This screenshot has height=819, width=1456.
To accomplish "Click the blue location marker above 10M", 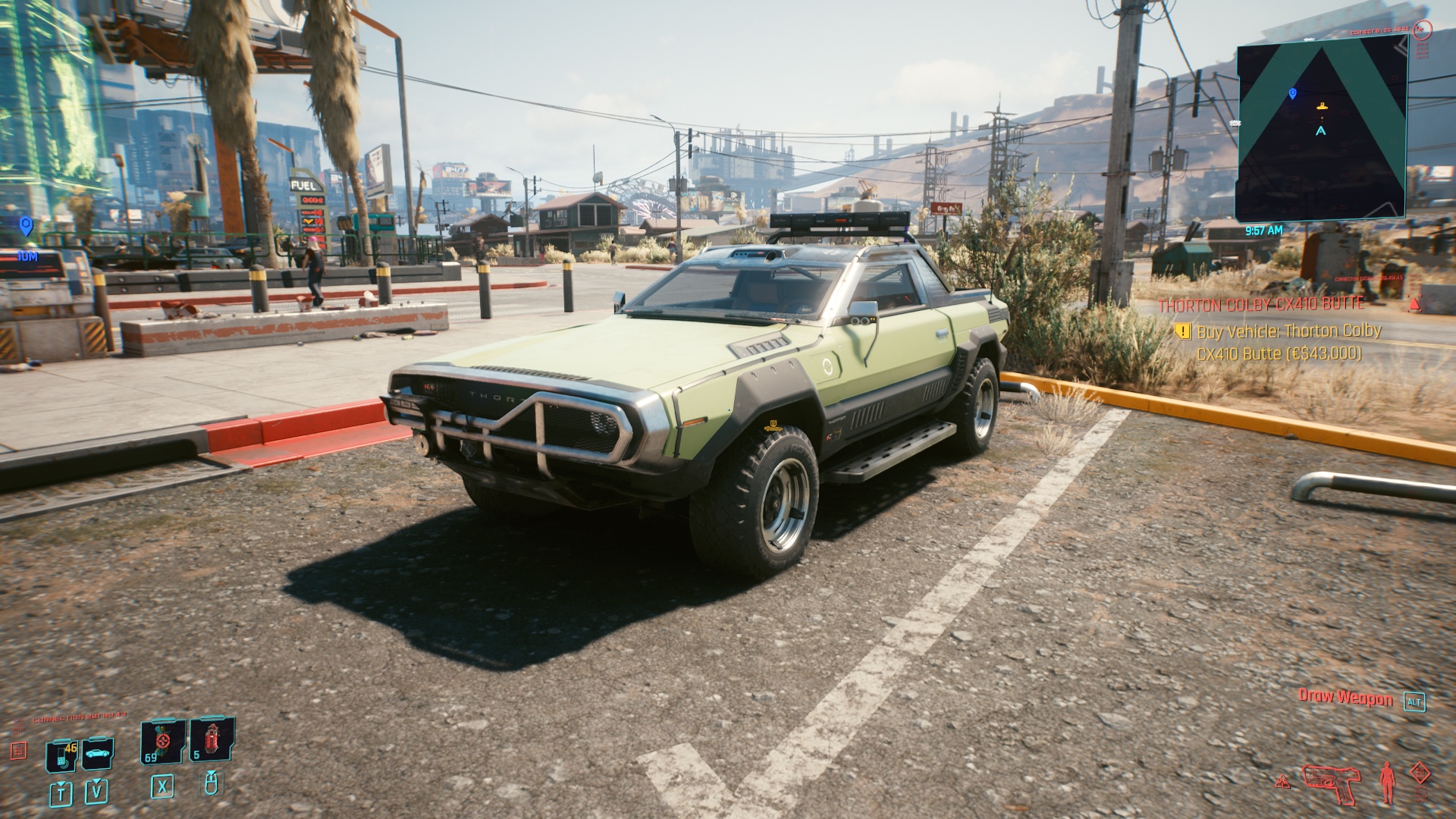I will pos(27,225).
